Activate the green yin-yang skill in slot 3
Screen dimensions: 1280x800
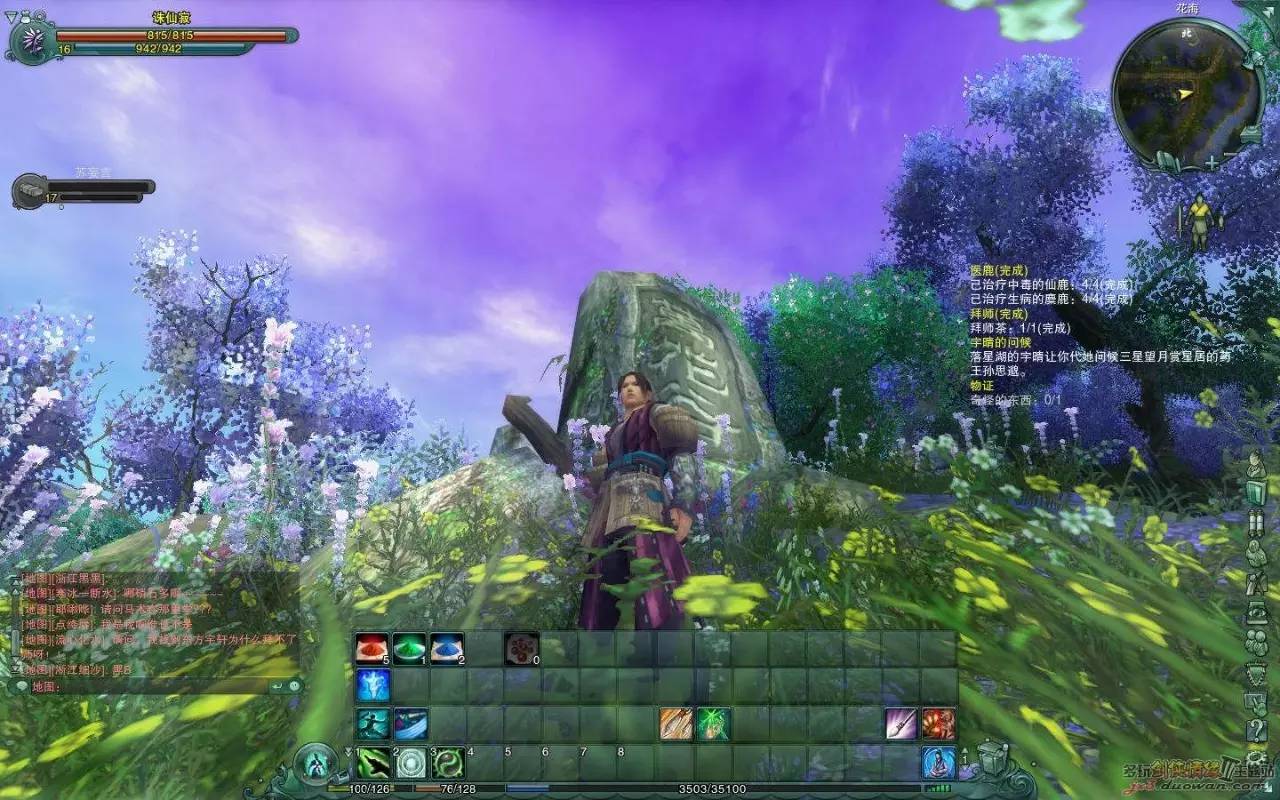(448, 763)
